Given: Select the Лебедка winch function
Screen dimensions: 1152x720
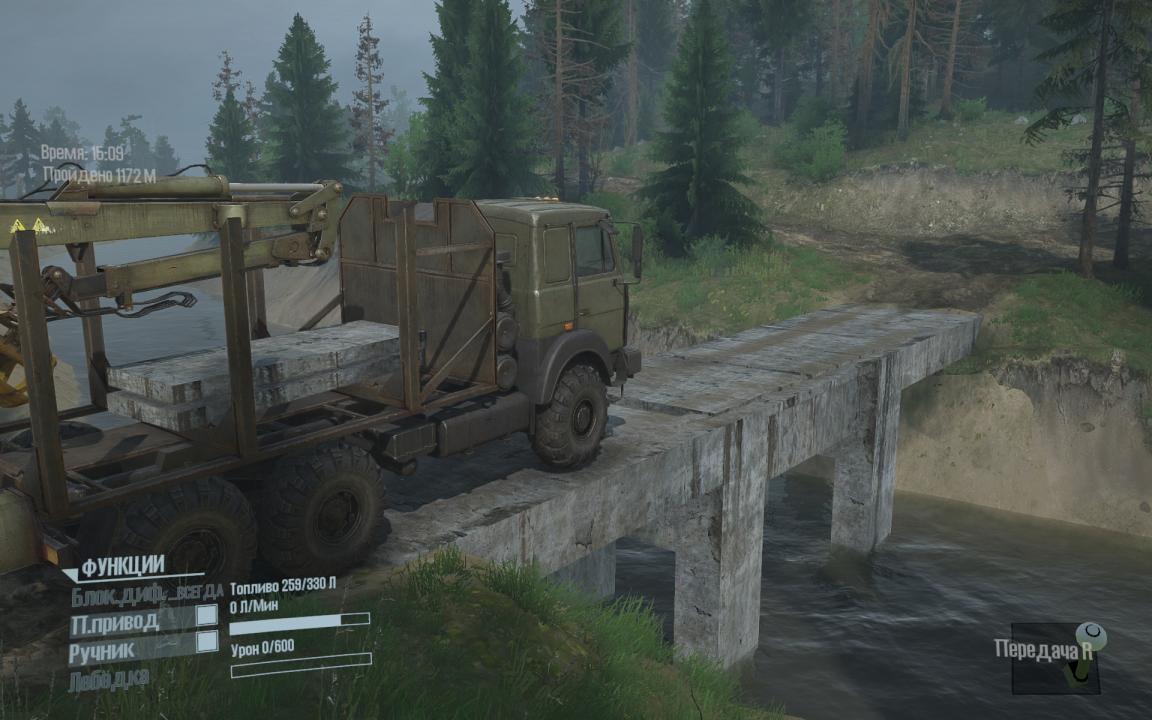Looking at the screenshot, I should [110, 680].
